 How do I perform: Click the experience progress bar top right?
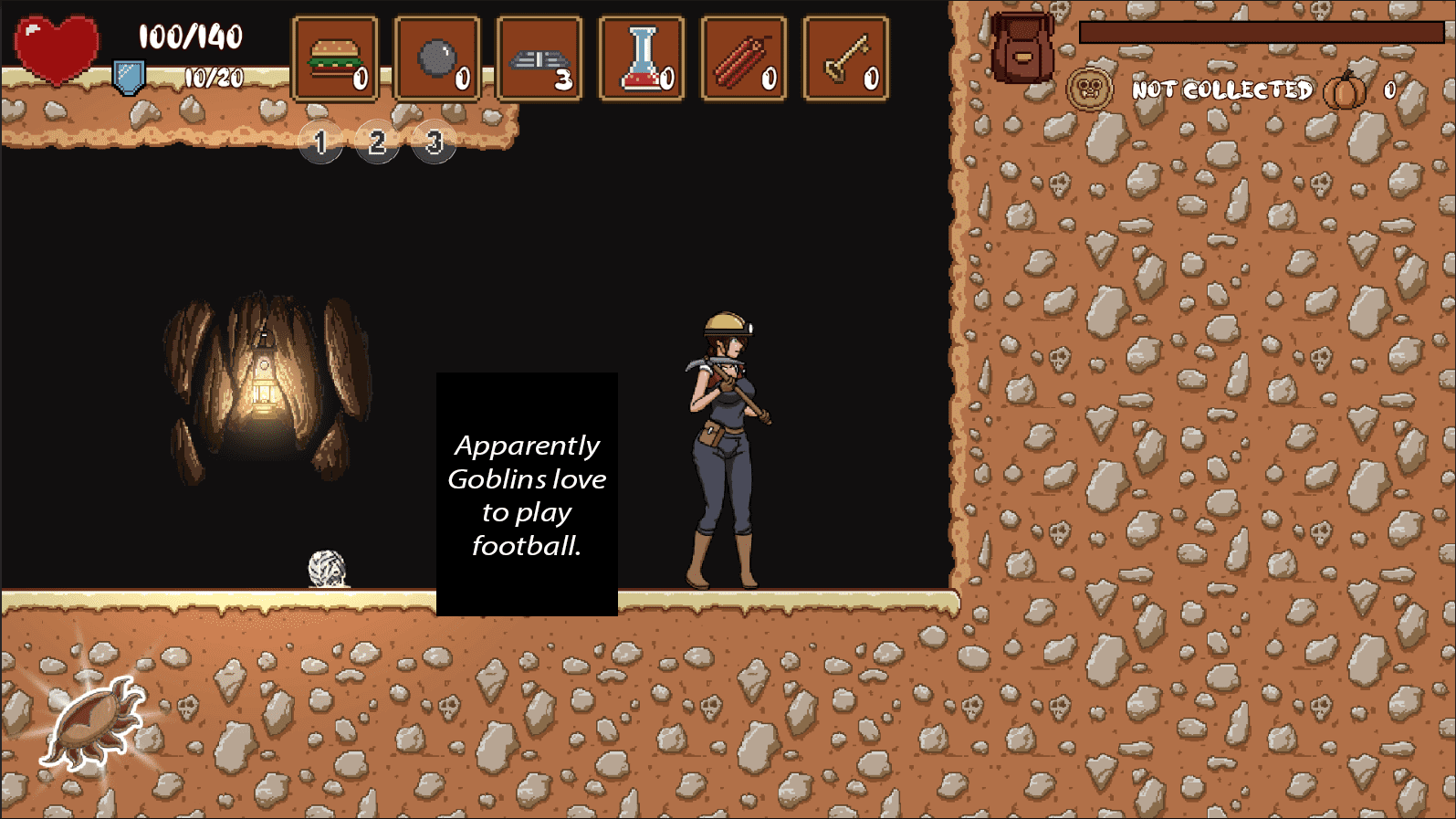(x=1260, y=32)
